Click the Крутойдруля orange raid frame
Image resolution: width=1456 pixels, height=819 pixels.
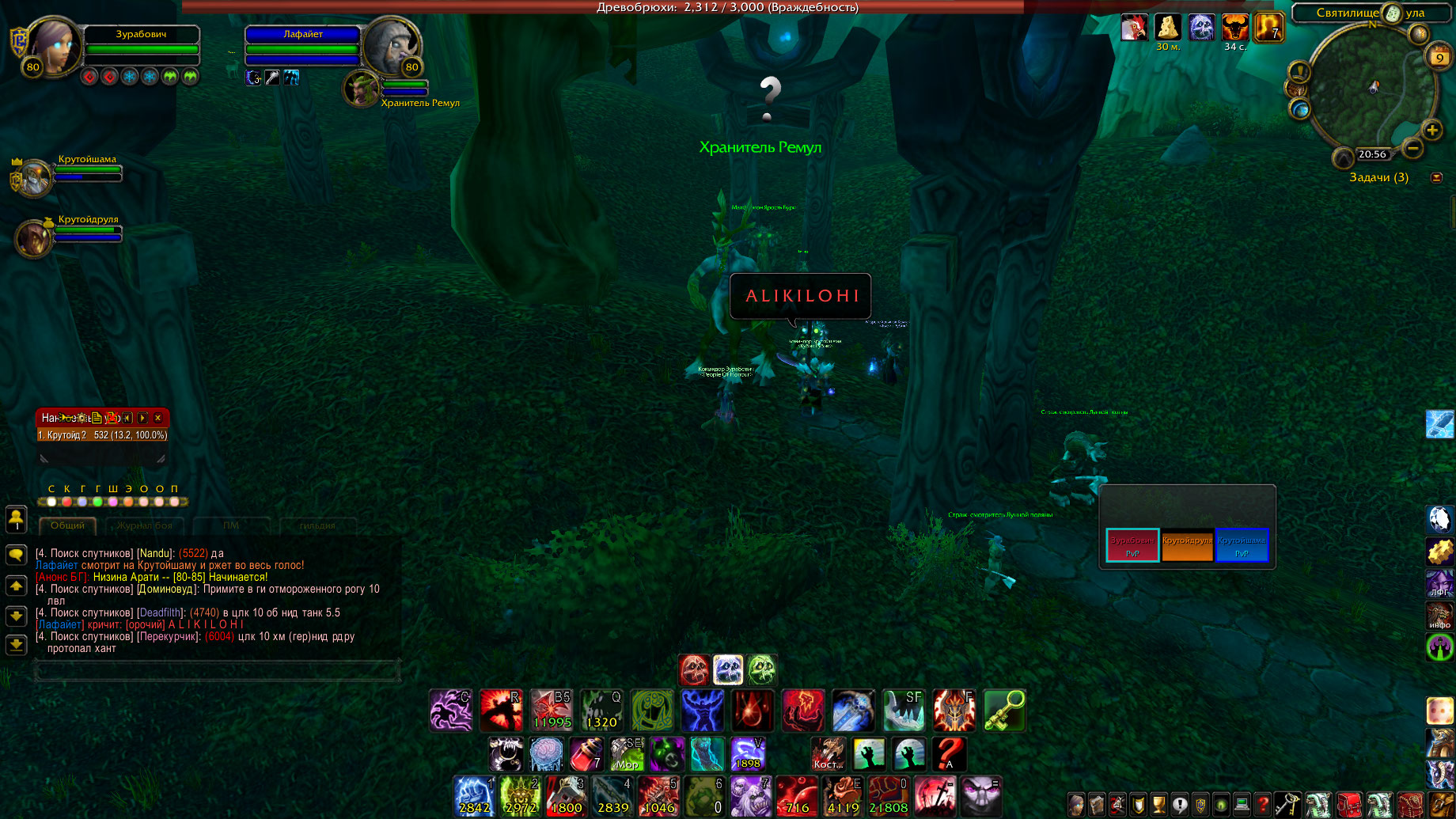[x=1187, y=545]
